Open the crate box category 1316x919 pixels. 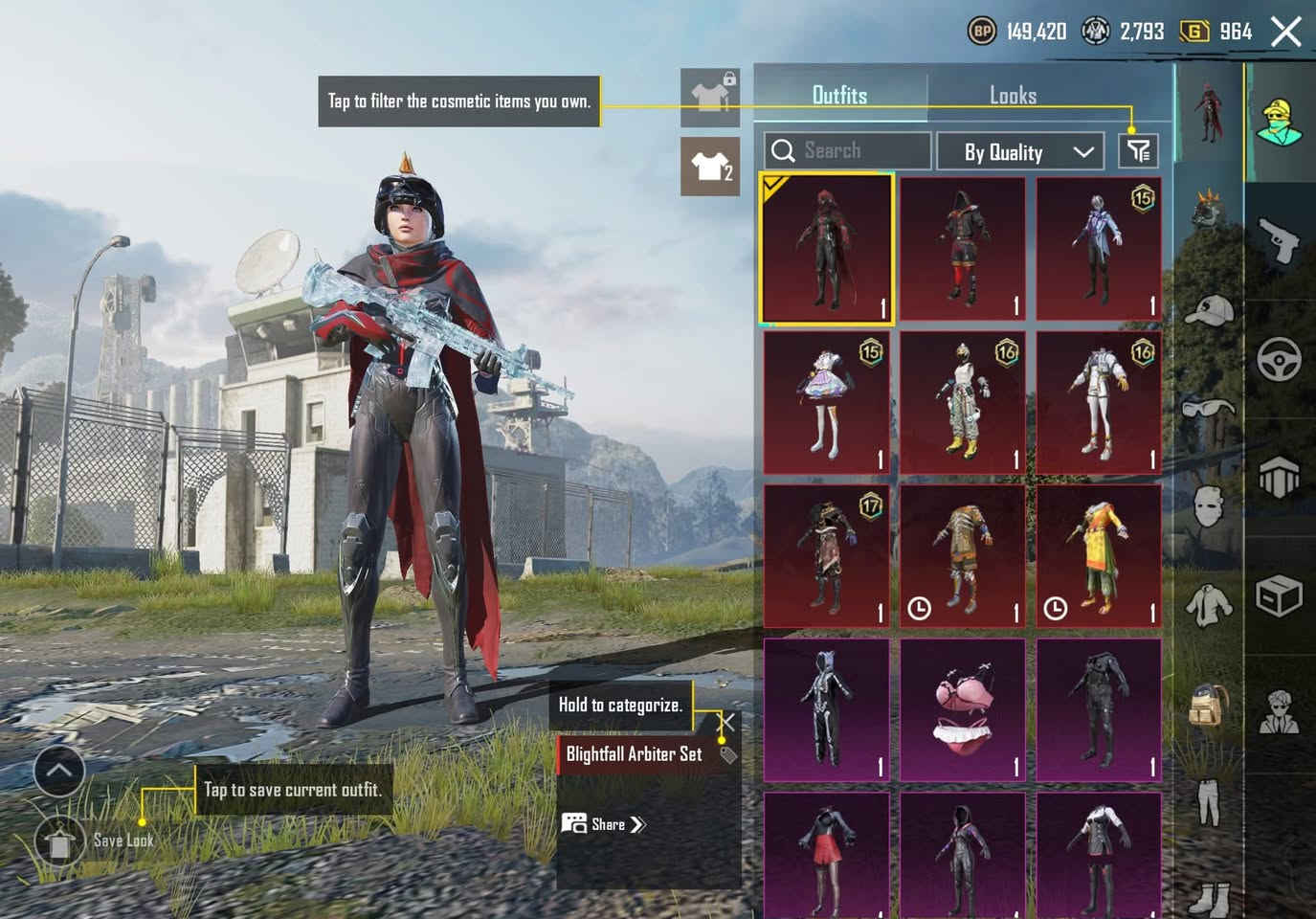1280,597
